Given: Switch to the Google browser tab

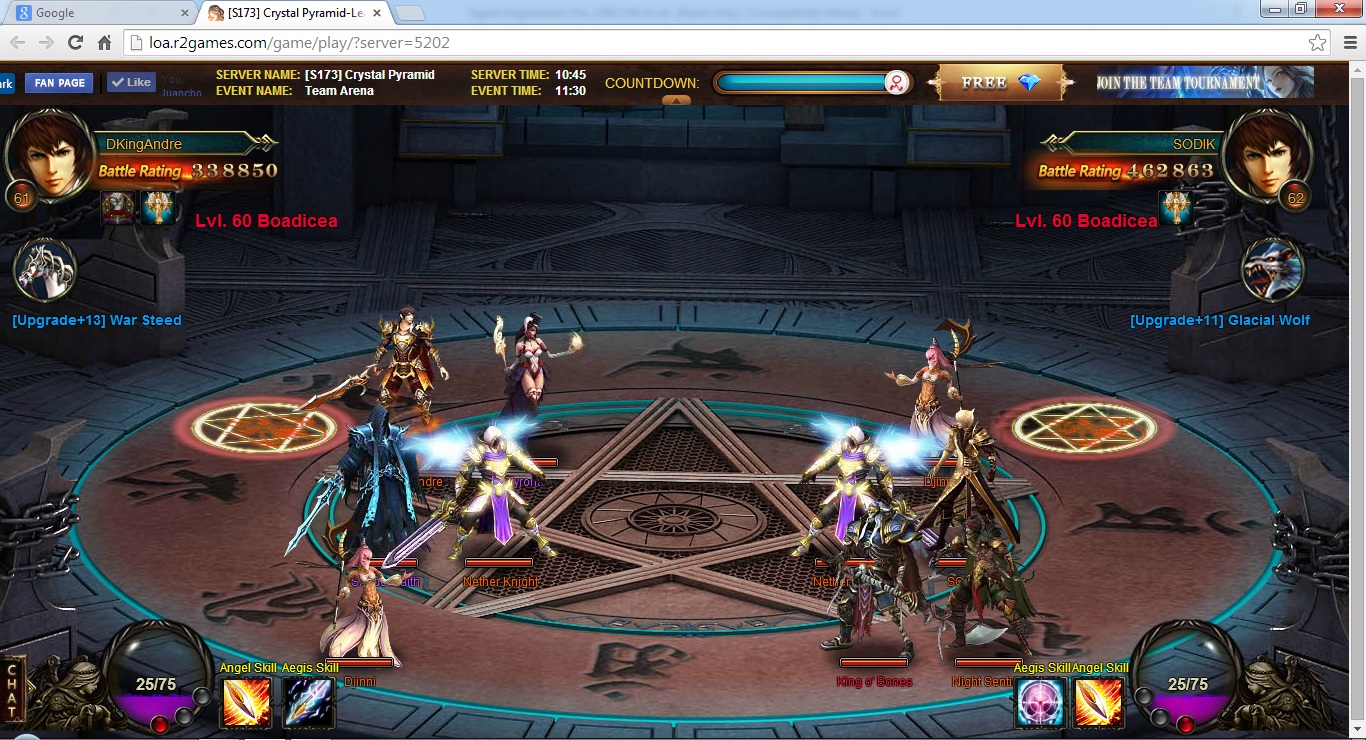Looking at the screenshot, I should [x=100, y=13].
